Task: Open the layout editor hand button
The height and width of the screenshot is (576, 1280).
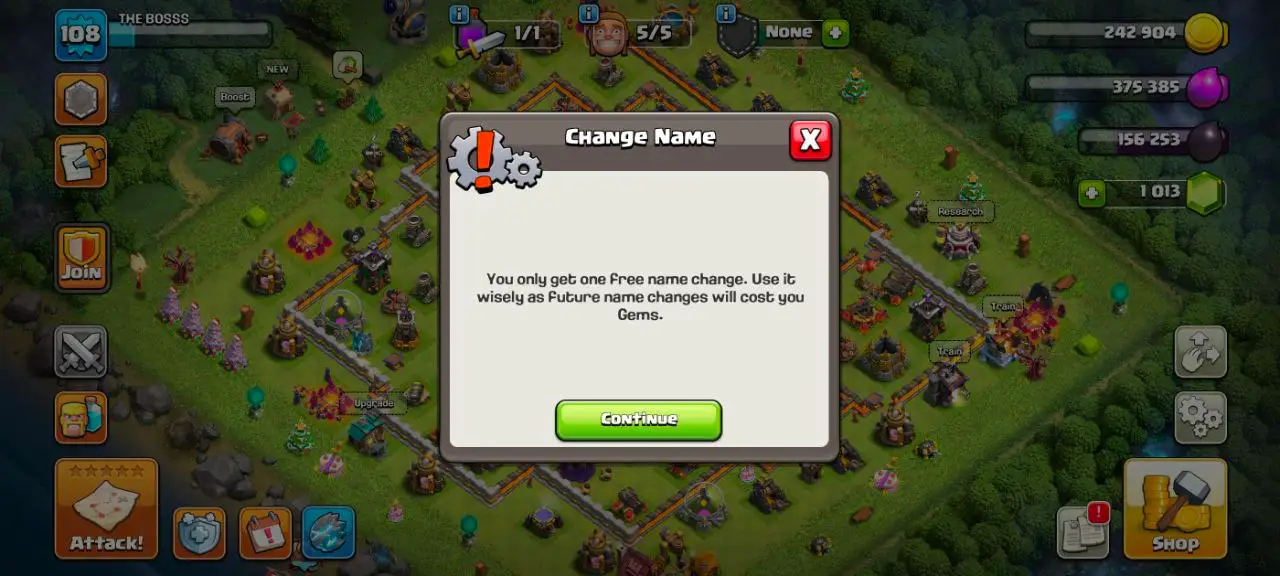Action: tap(1200, 351)
